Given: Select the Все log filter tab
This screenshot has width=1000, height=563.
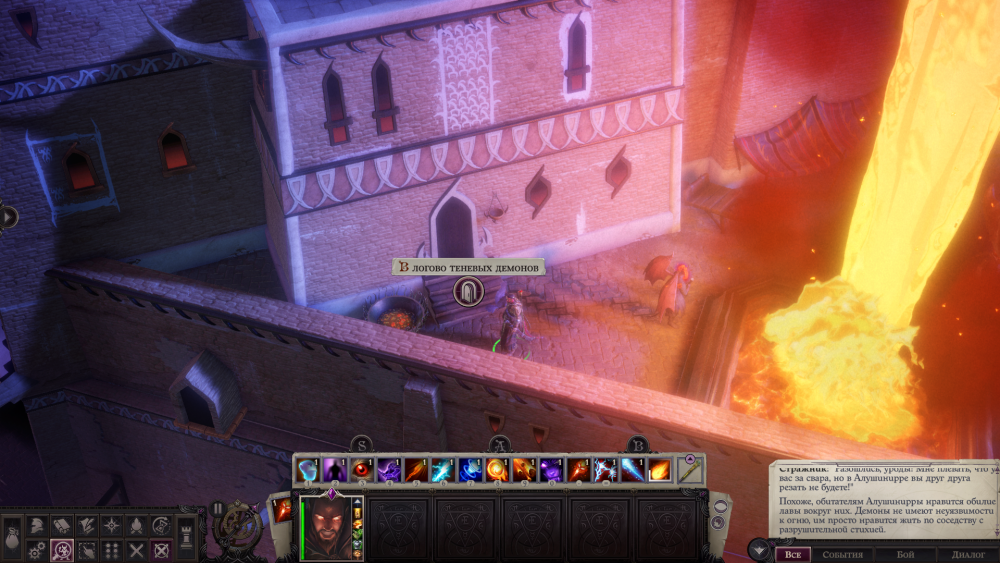Looking at the screenshot, I should point(793,554).
